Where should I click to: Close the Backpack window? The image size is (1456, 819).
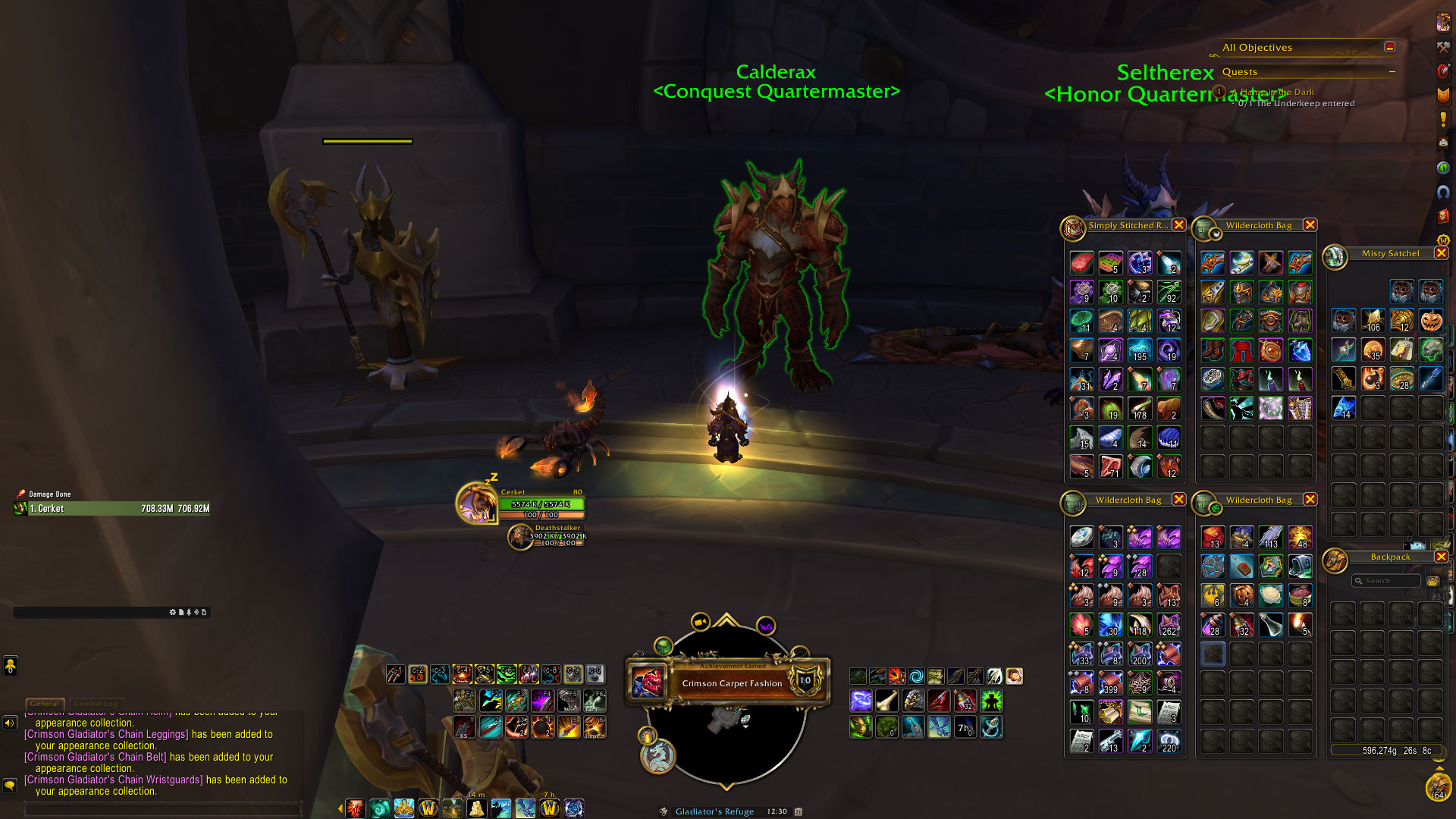tap(1441, 557)
